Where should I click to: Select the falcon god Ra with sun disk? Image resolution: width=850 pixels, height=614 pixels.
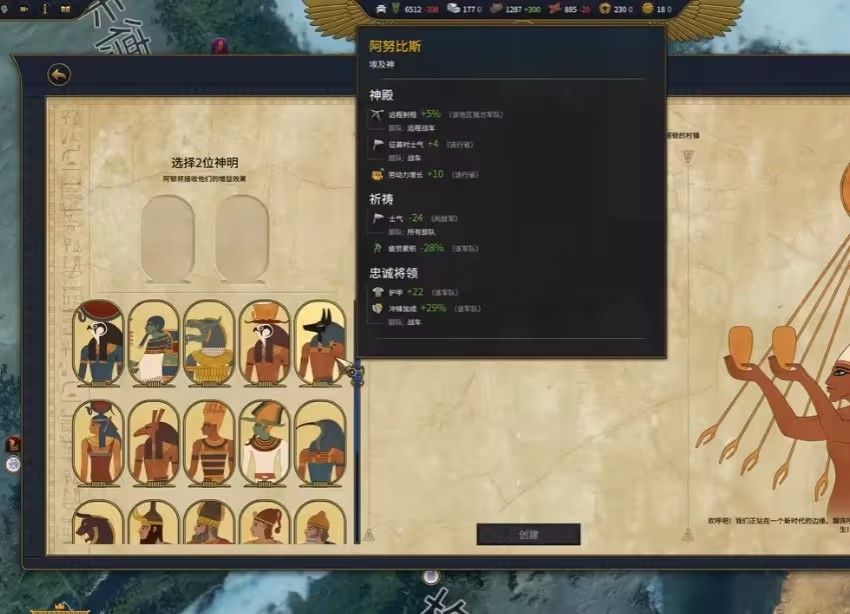99,343
